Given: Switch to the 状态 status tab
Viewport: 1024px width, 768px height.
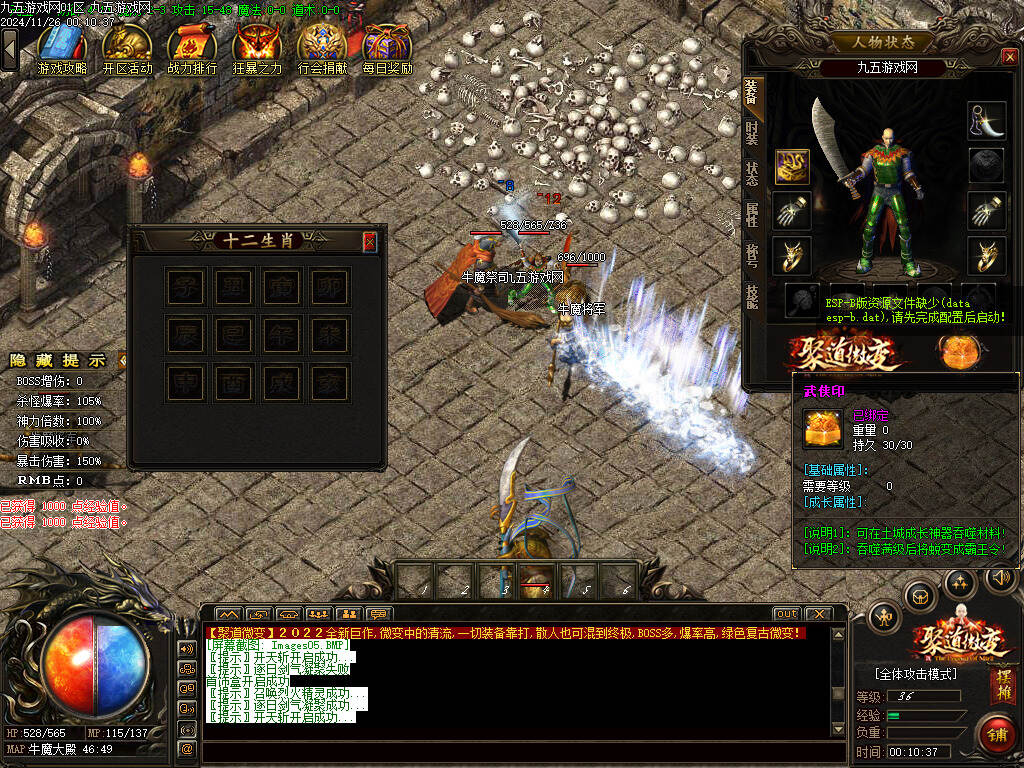Looking at the screenshot, I should (x=752, y=172).
